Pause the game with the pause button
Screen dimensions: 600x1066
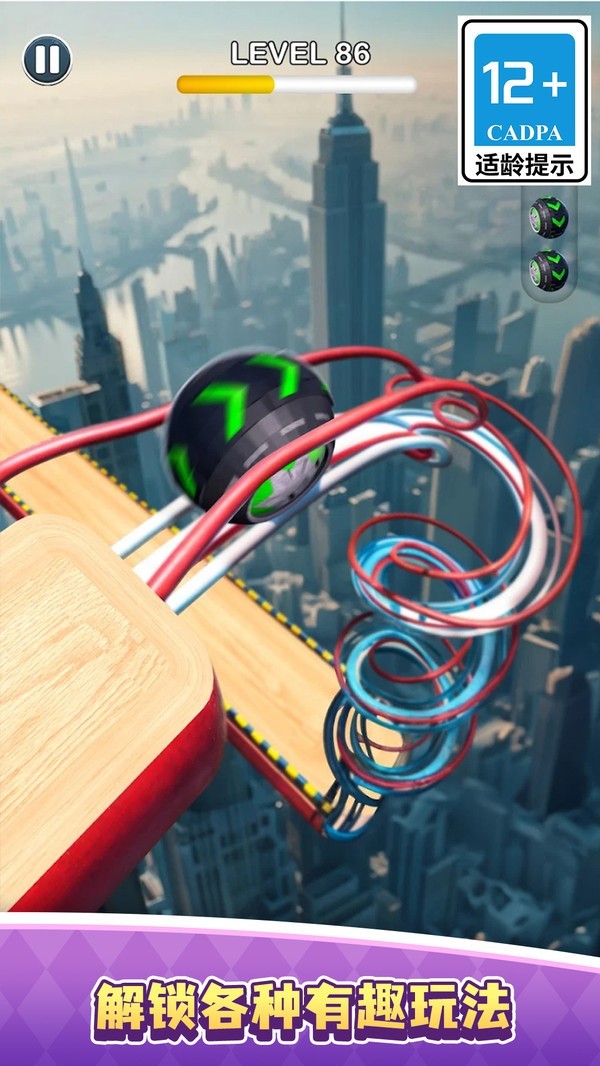47,60
